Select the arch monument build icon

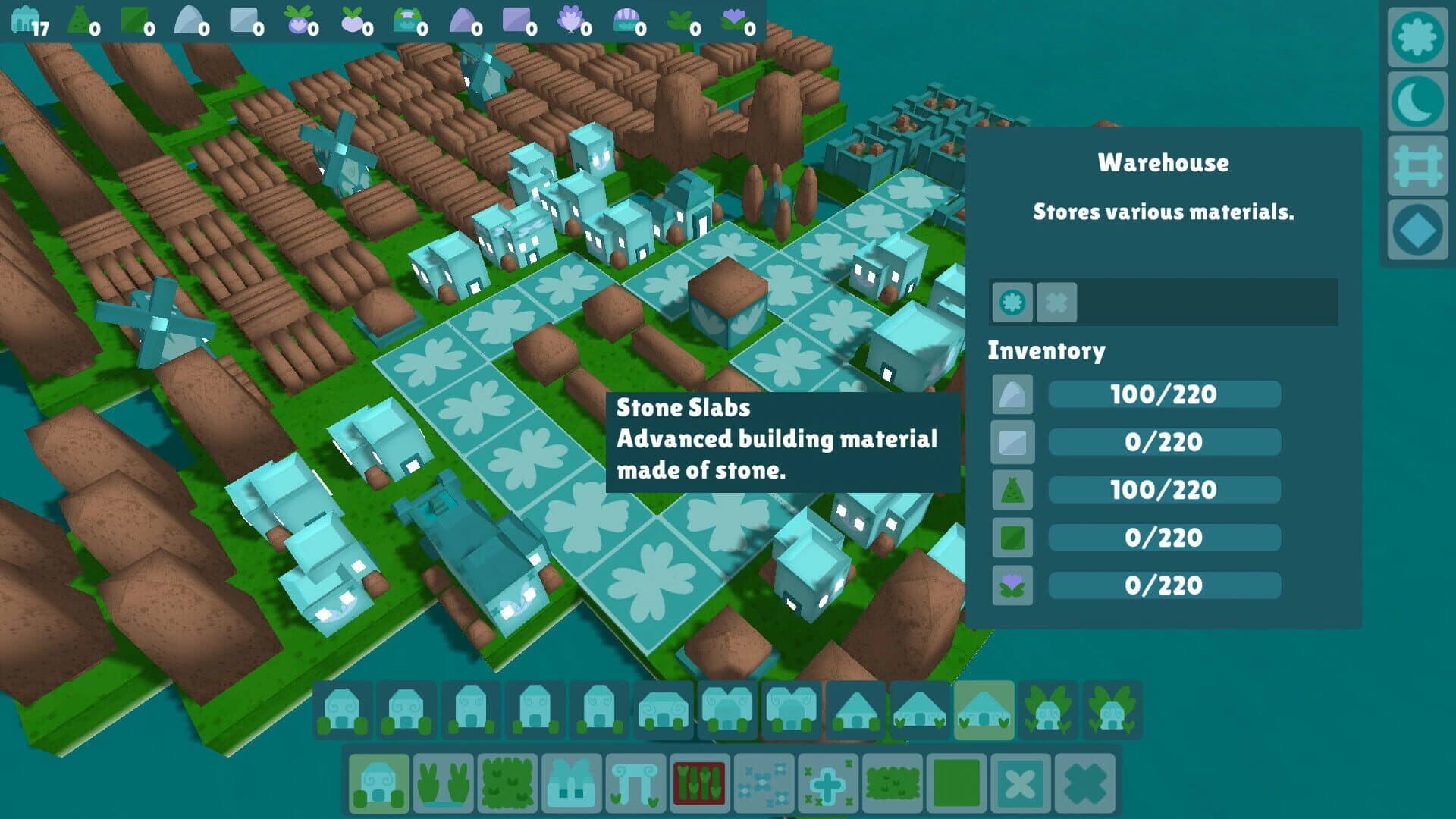[x=636, y=781]
